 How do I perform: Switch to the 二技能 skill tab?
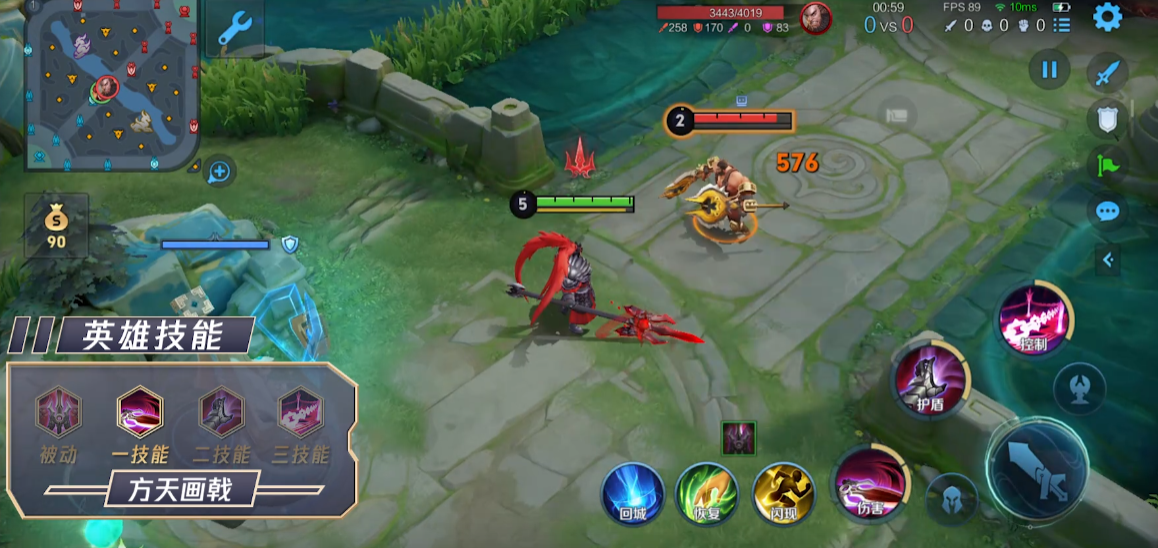(x=221, y=412)
